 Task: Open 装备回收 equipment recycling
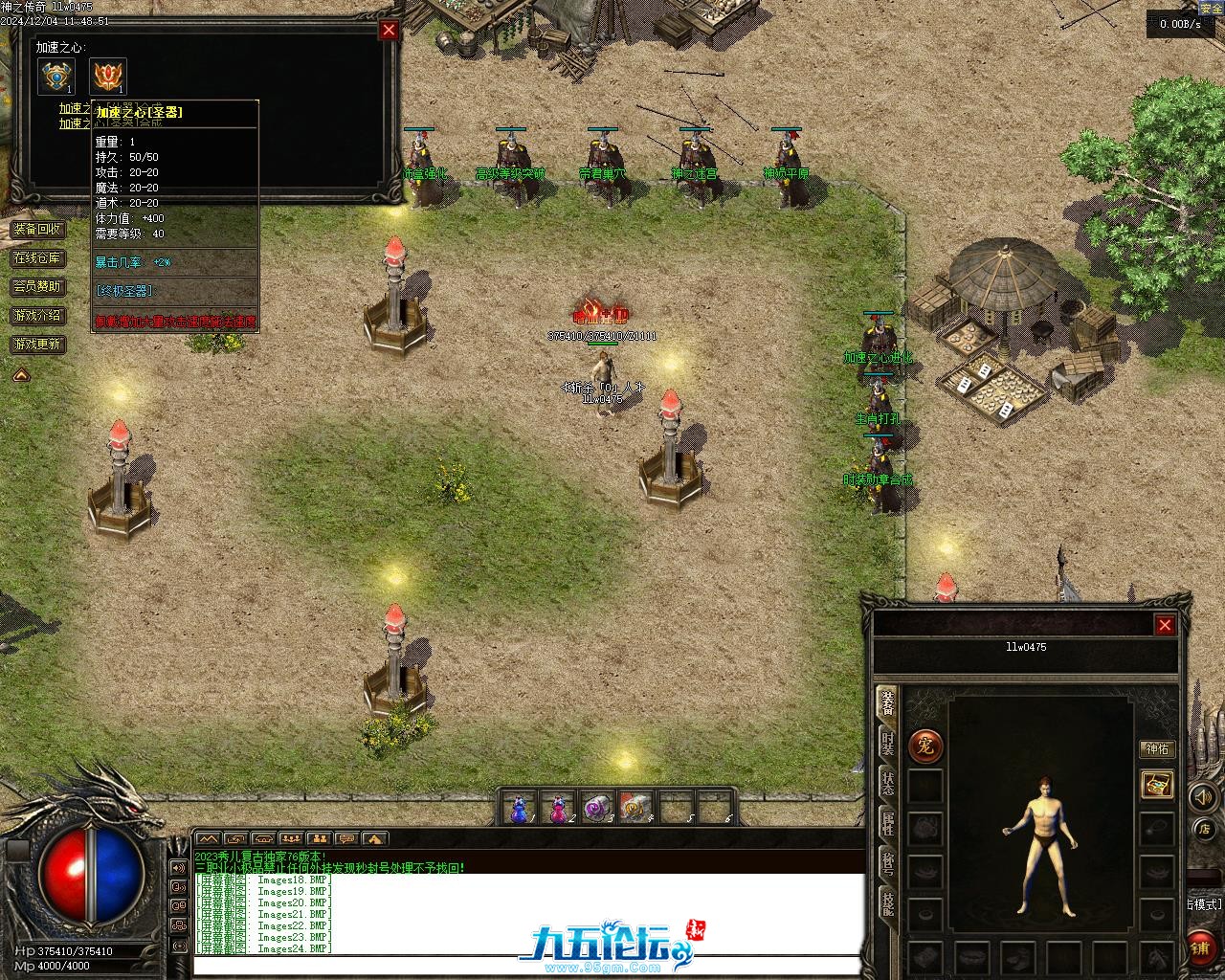point(37,230)
